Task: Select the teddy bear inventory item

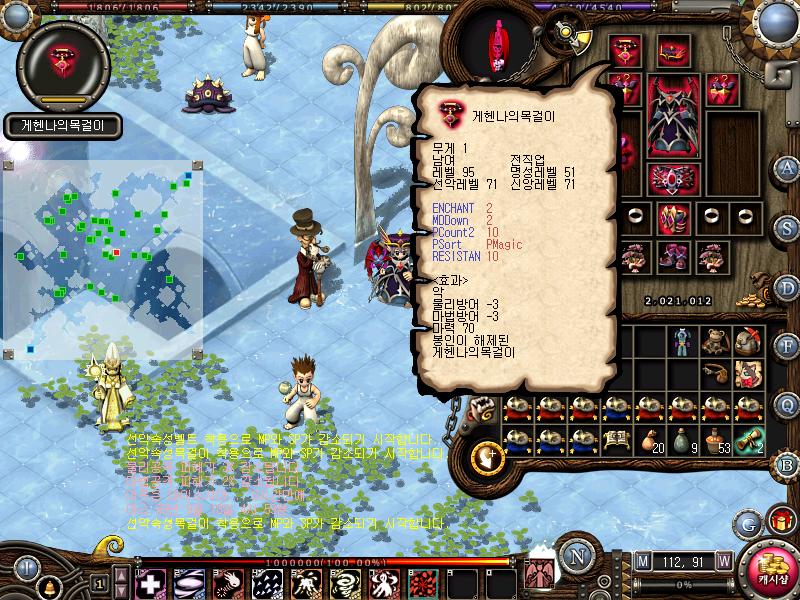Action: 714,343
